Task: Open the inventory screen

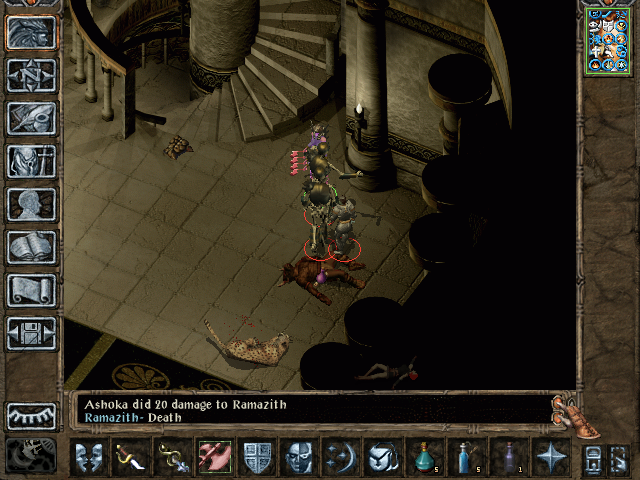Action: point(32,161)
